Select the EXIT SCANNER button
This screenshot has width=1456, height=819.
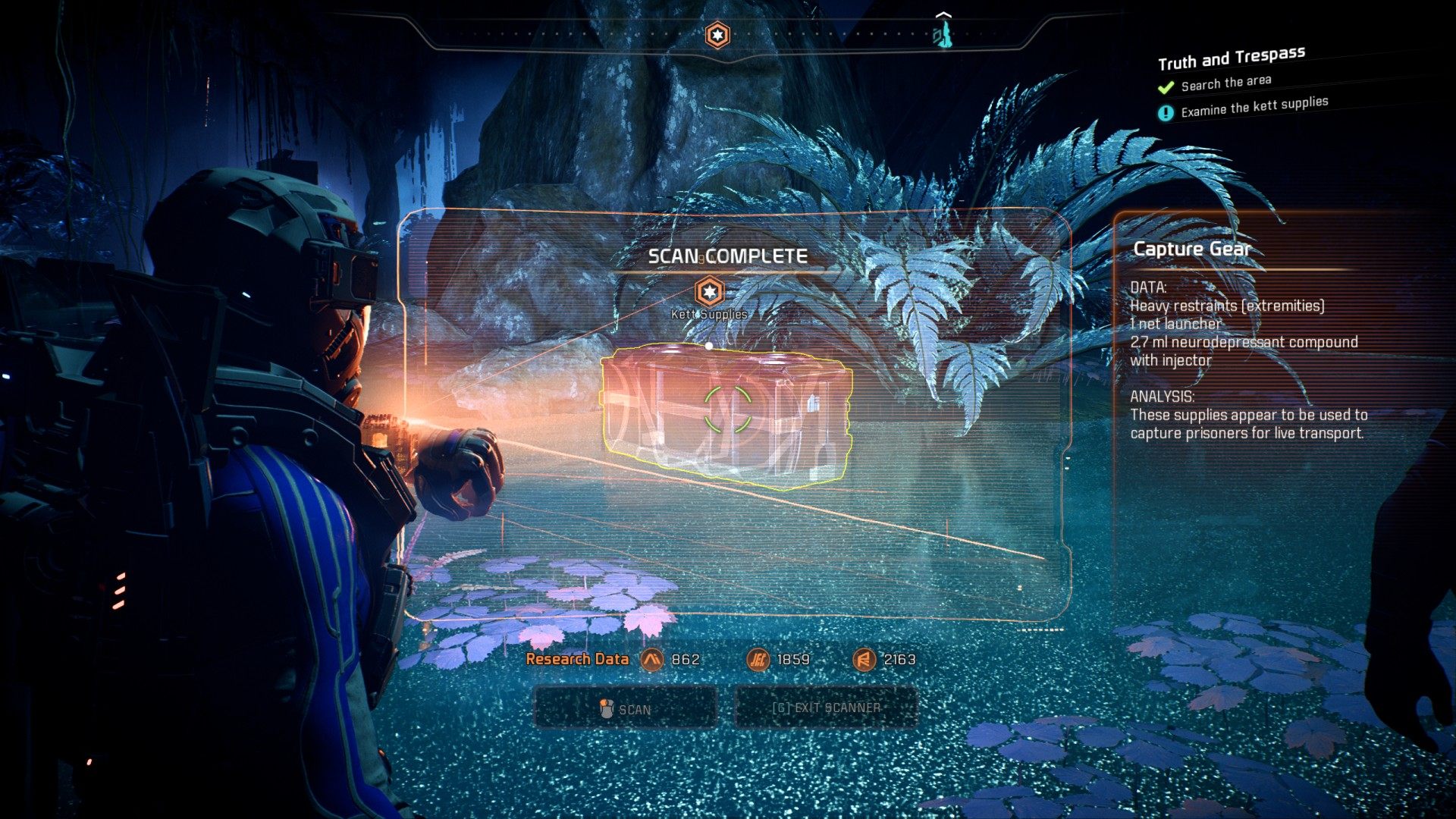(826, 708)
